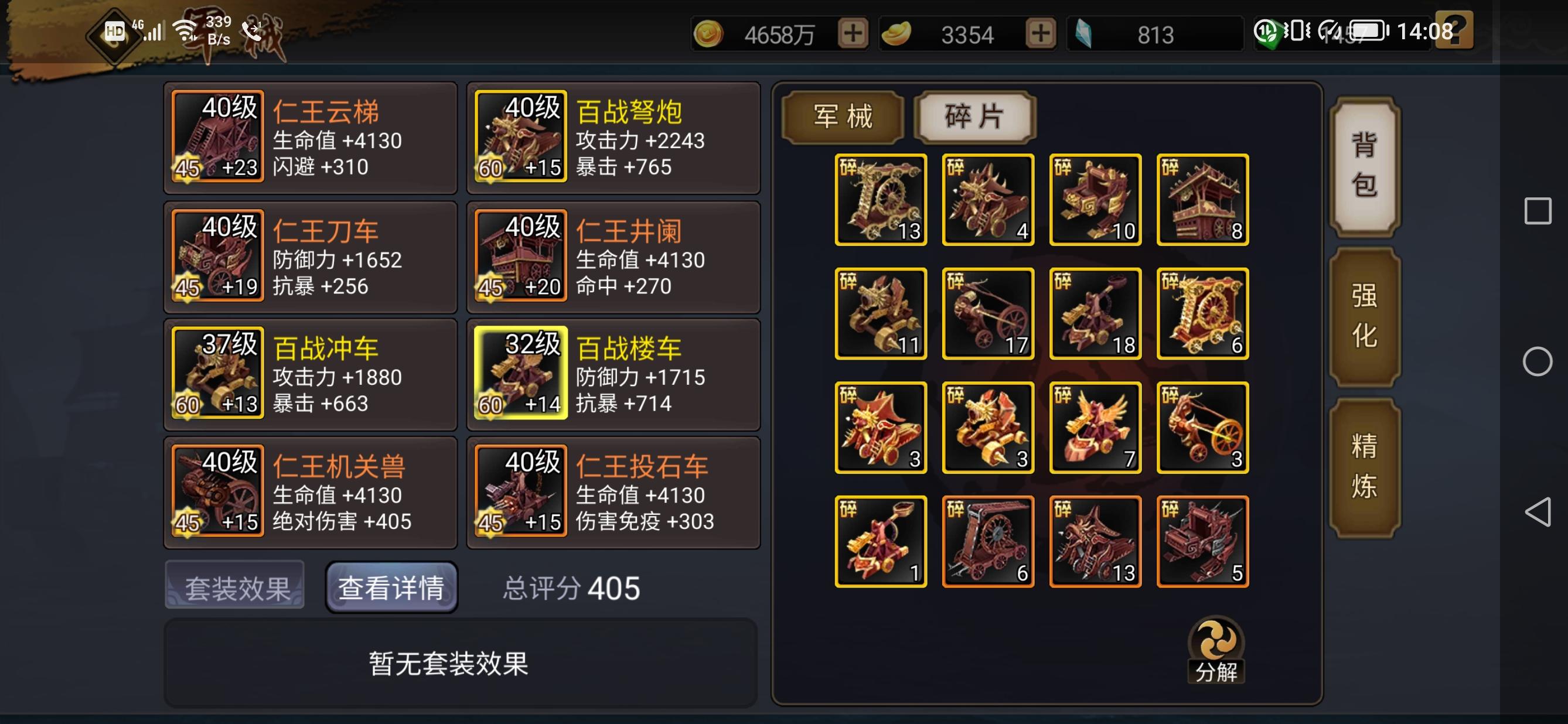Select the fragment with count 18
The height and width of the screenshot is (724, 1568).
tap(1096, 312)
